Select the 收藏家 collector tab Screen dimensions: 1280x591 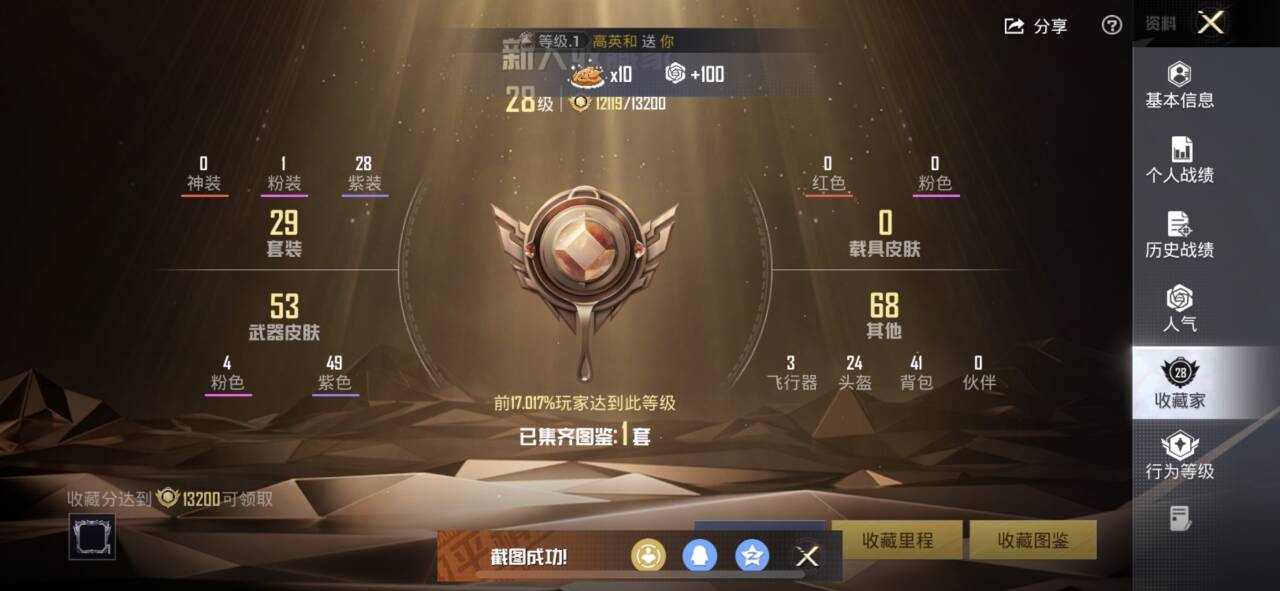click(x=1180, y=384)
